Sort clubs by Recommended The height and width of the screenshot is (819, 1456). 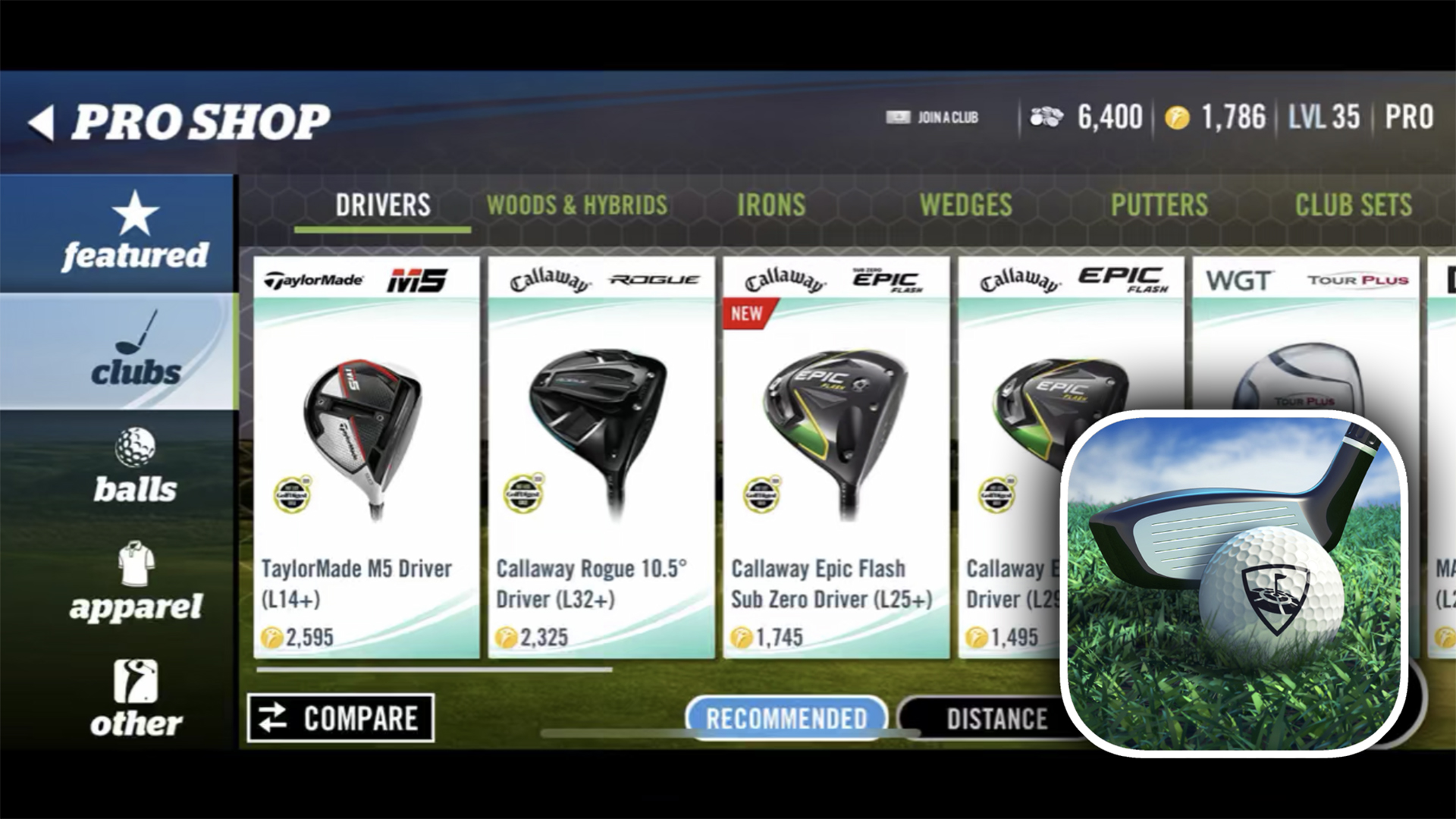(x=786, y=717)
